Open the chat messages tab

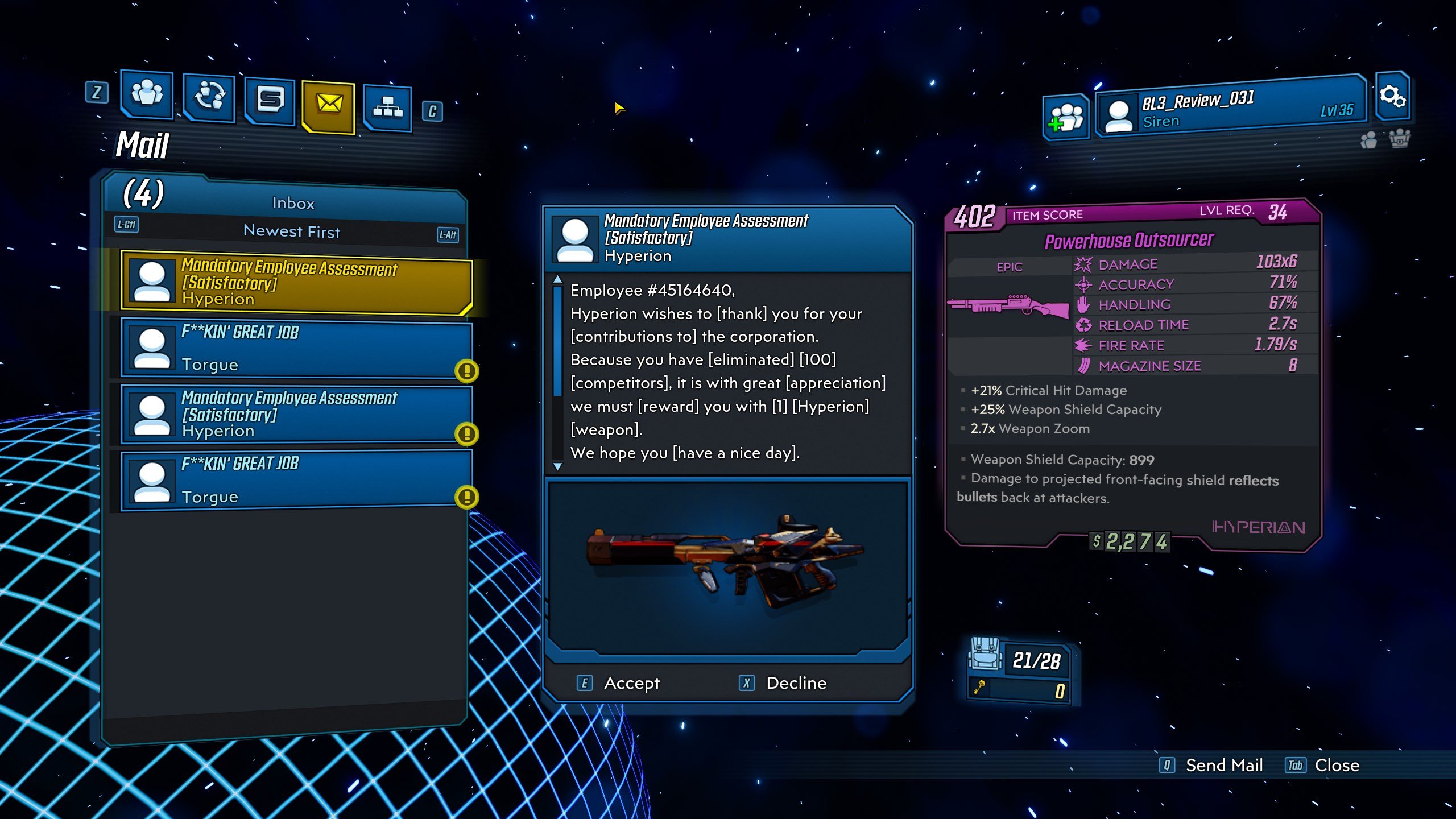click(x=270, y=101)
